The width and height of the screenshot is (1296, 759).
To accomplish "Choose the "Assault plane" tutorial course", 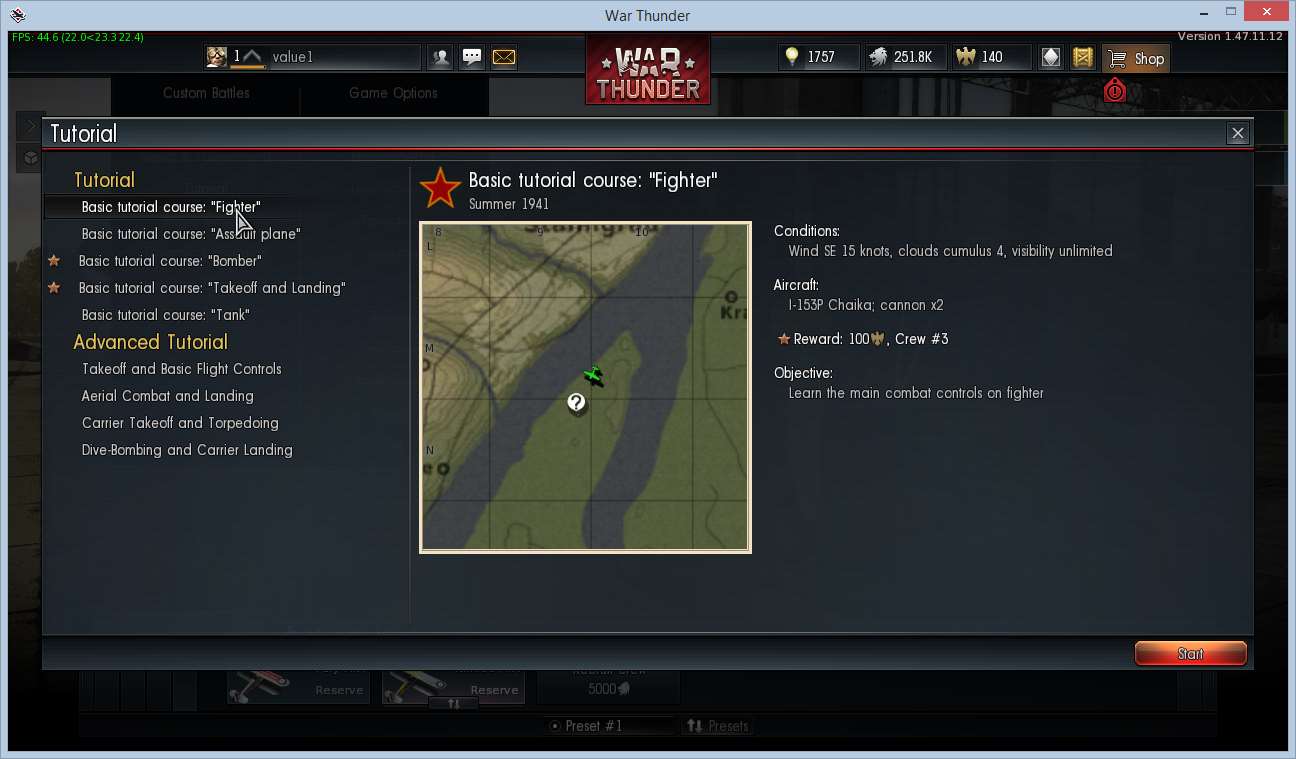I will pyautogui.click(x=191, y=234).
